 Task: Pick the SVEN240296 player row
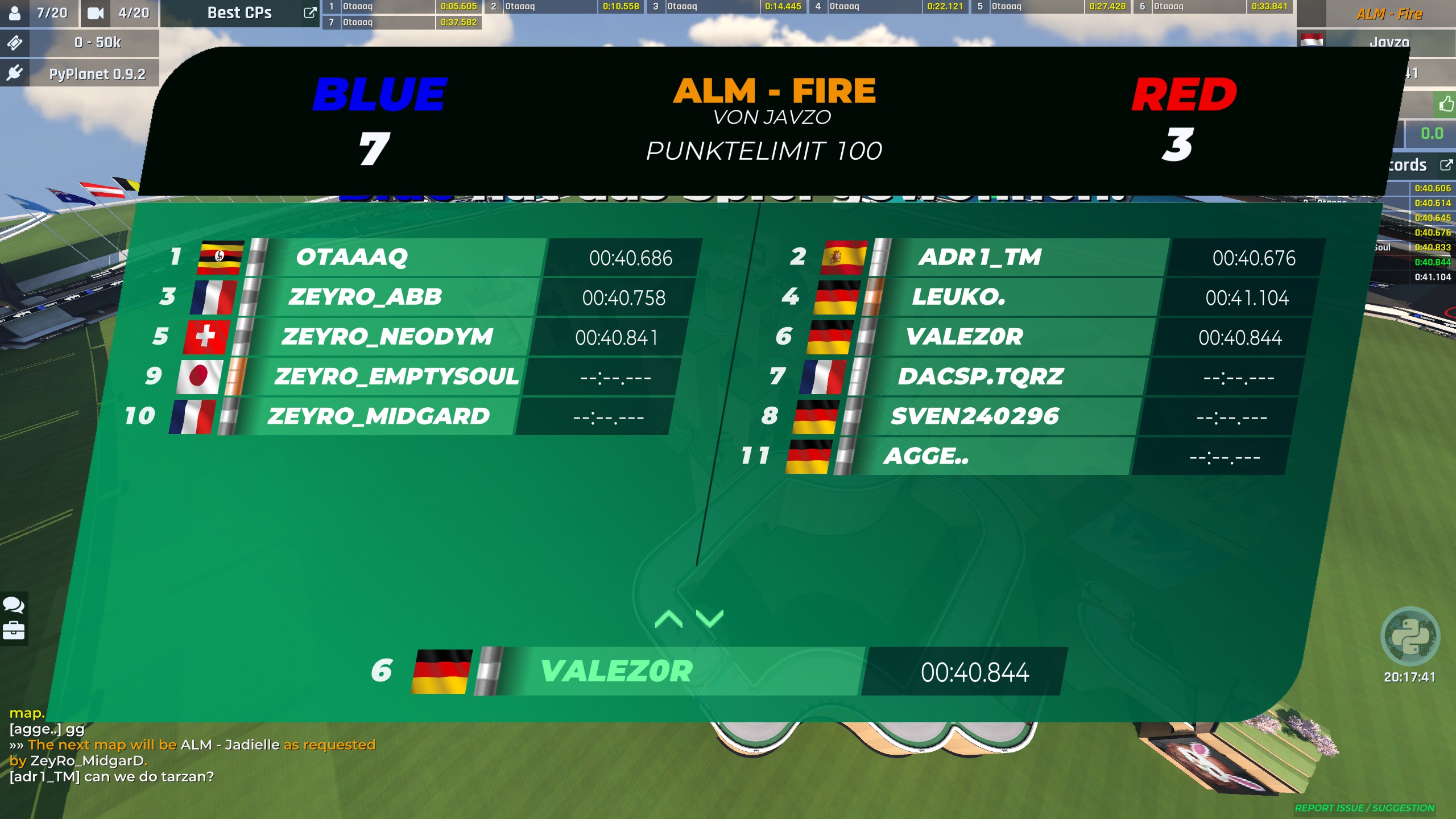pyautogui.click(x=974, y=417)
